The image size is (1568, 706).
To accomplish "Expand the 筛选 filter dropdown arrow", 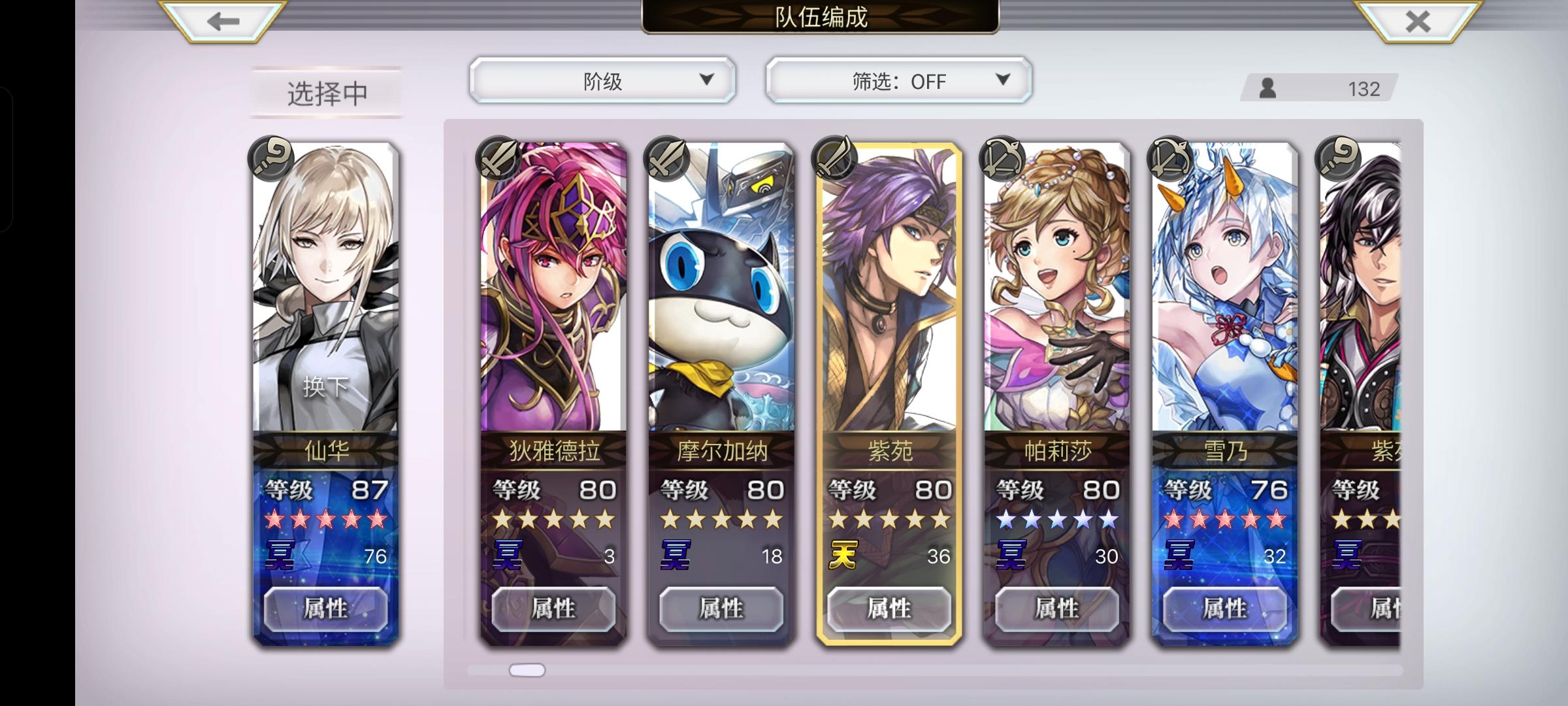I will point(1002,80).
